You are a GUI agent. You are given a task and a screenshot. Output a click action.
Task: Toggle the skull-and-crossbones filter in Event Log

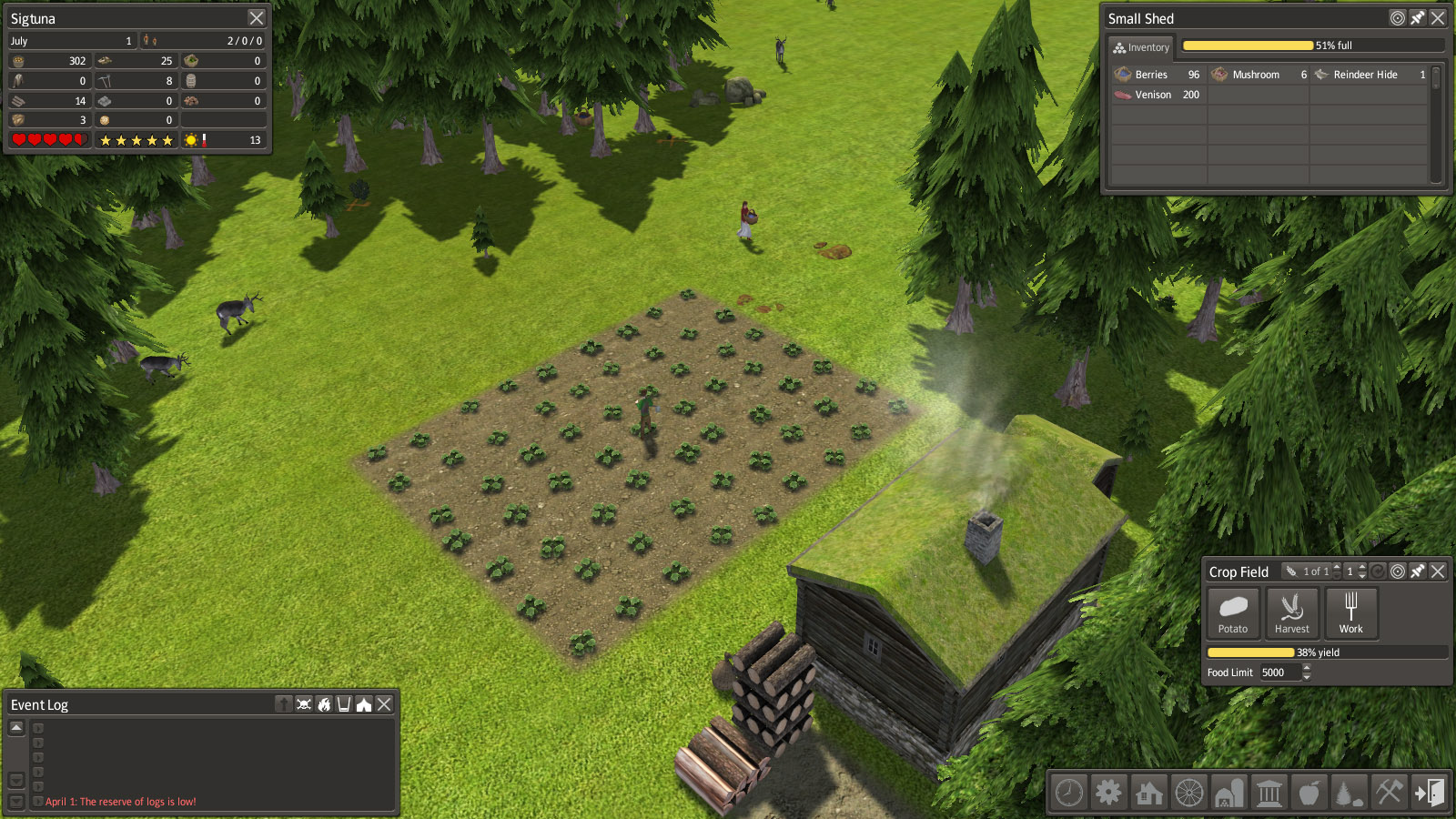(304, 704)
